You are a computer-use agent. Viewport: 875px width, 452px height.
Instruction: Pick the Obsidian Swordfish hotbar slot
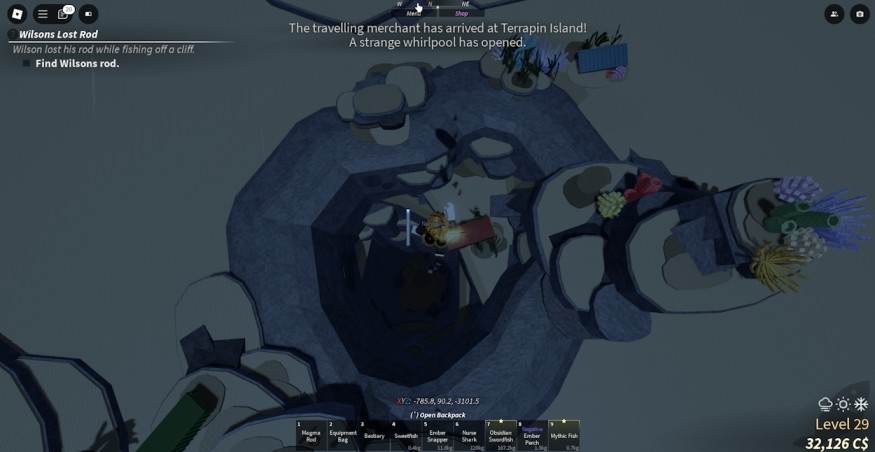click(x=500, y=435)
